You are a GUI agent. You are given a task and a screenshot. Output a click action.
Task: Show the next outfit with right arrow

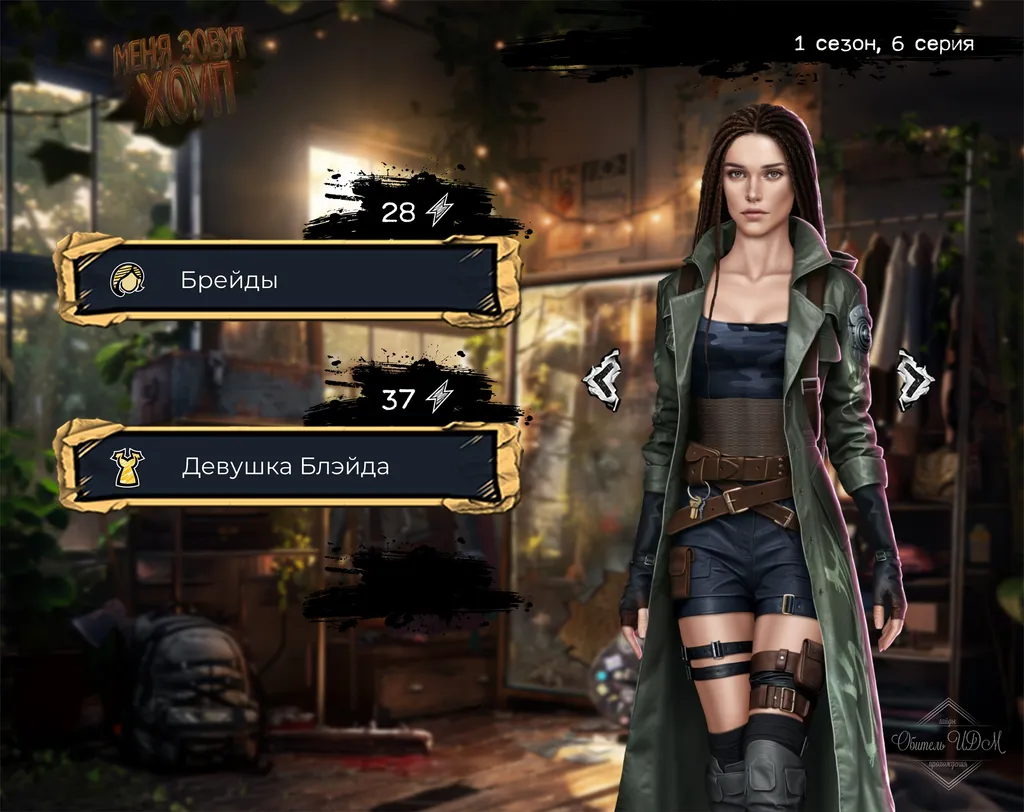(914, 380)
